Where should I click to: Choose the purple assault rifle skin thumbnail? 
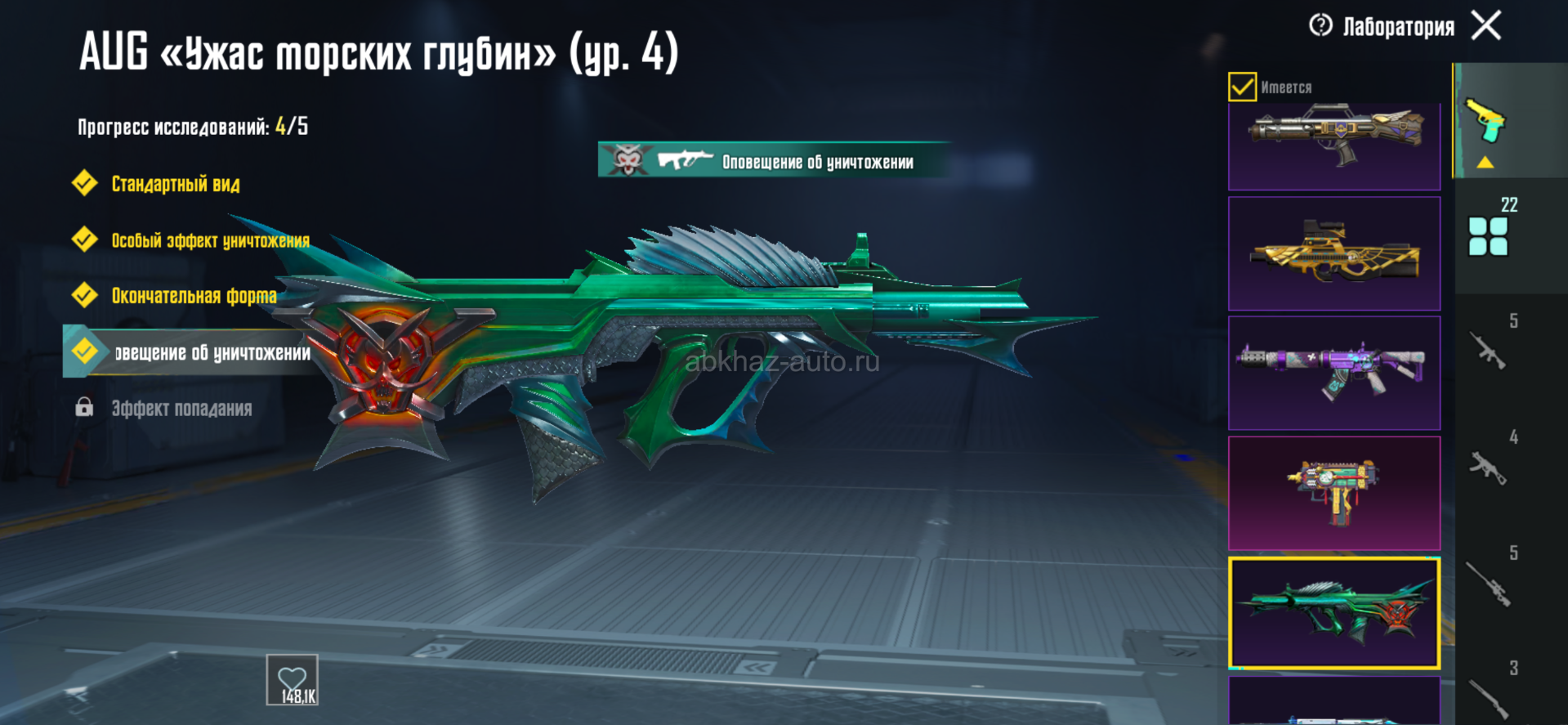click(1333, 373)
